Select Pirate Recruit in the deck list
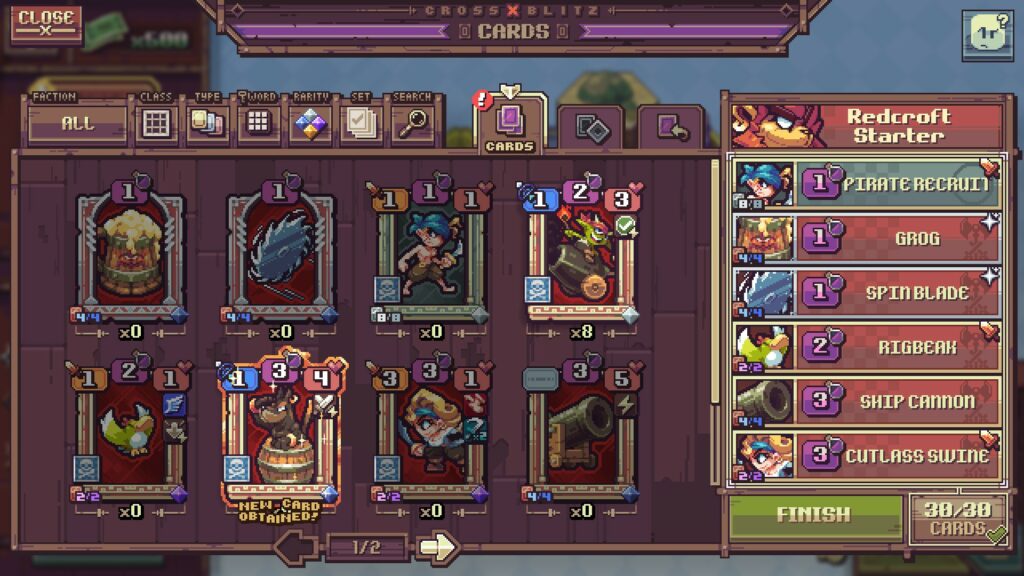Image resolution: width=1024 pixels, height=576 pixels. coord(866,184)
